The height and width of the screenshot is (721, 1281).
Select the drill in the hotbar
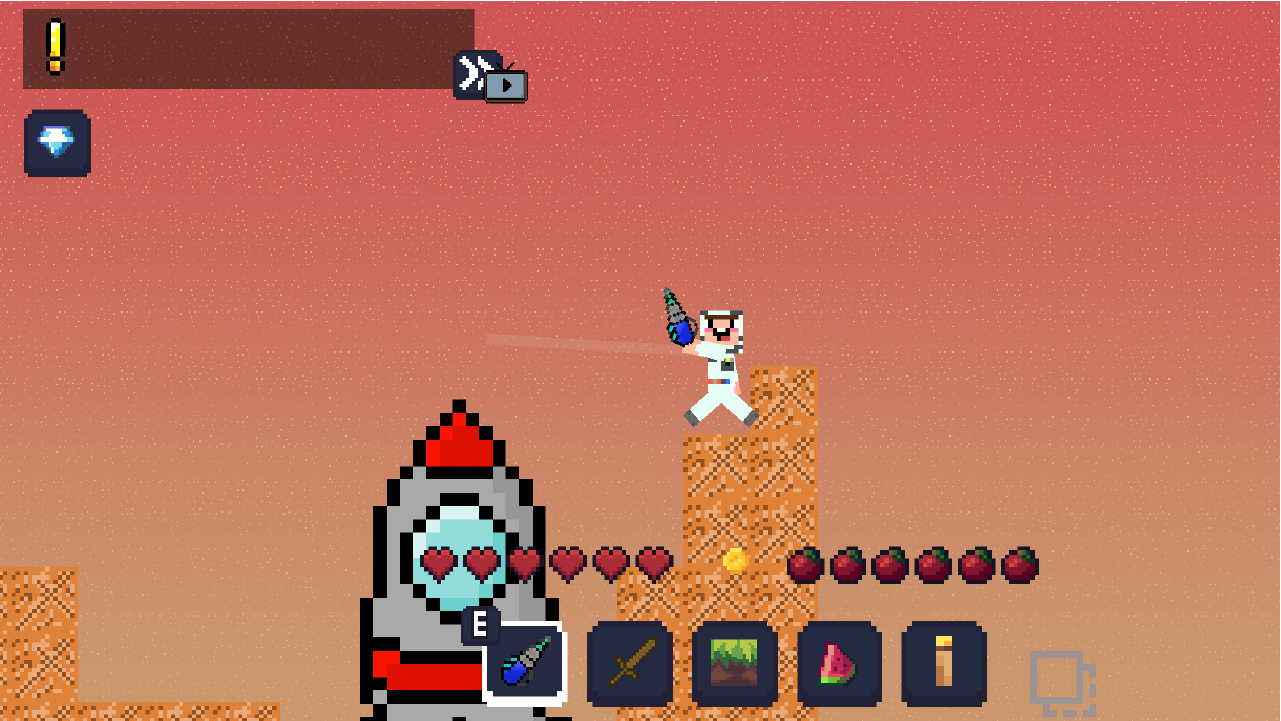click(523, 663)
